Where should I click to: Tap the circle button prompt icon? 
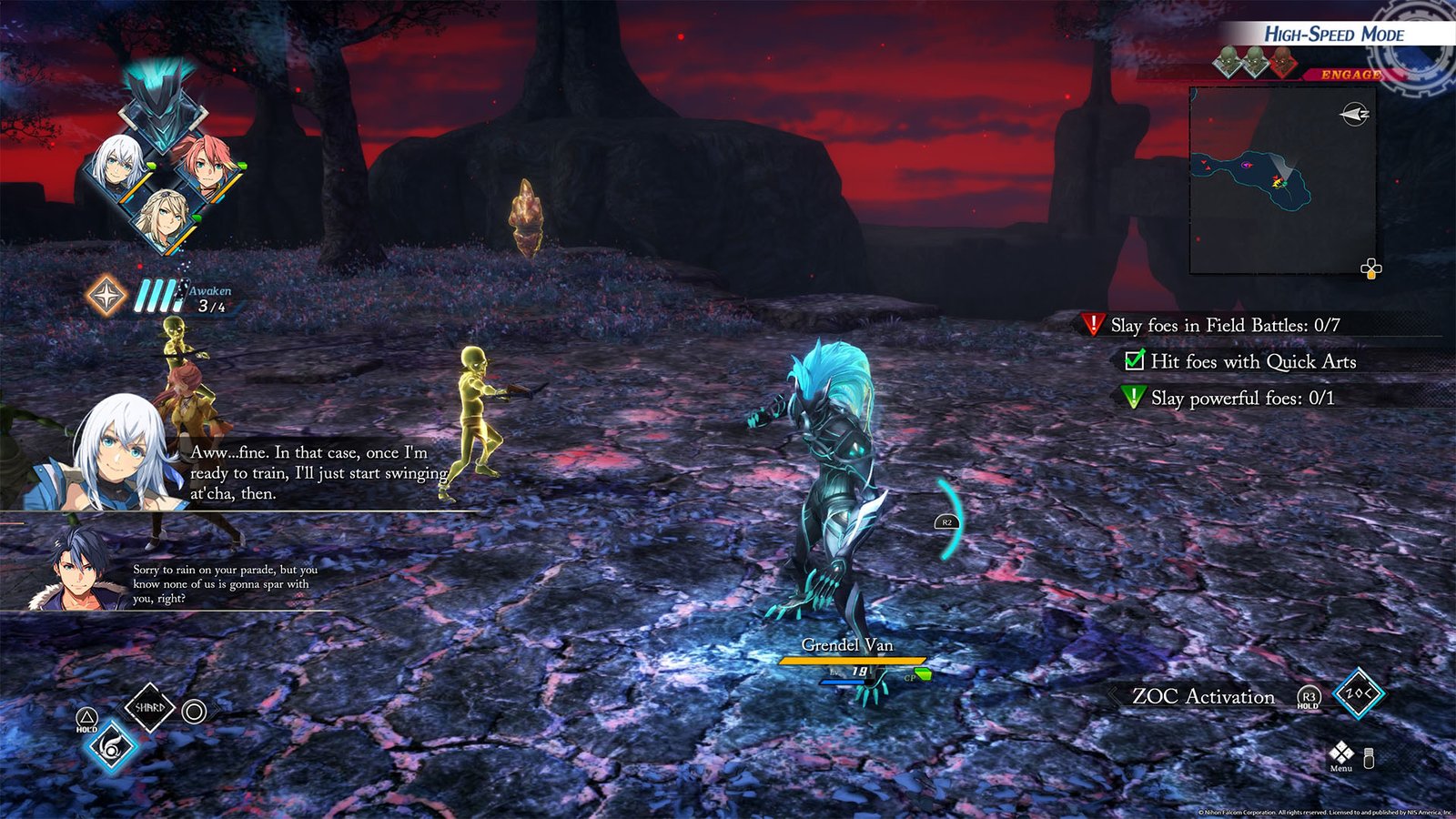point(192,711)
